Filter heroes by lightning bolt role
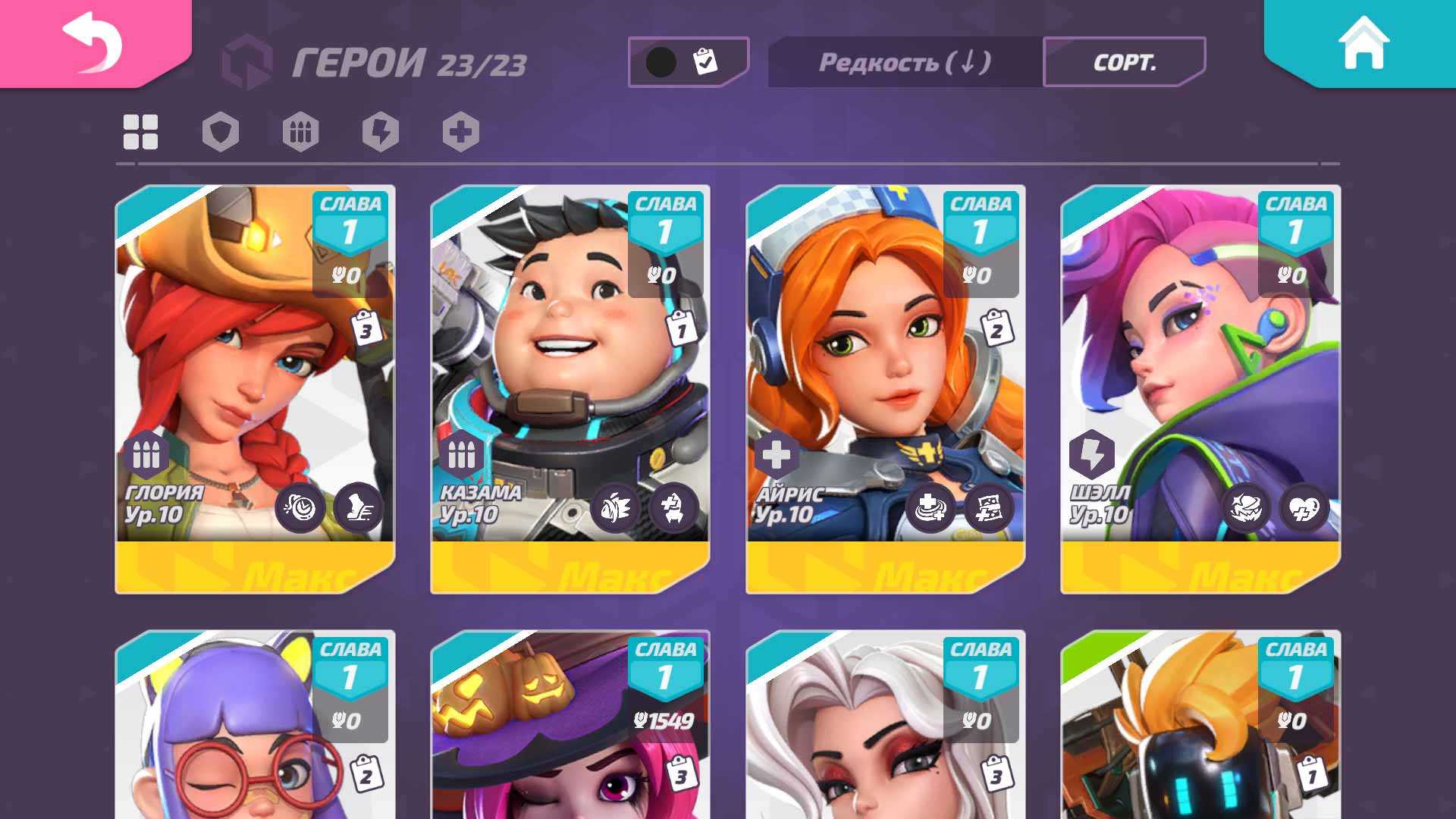 381,132
